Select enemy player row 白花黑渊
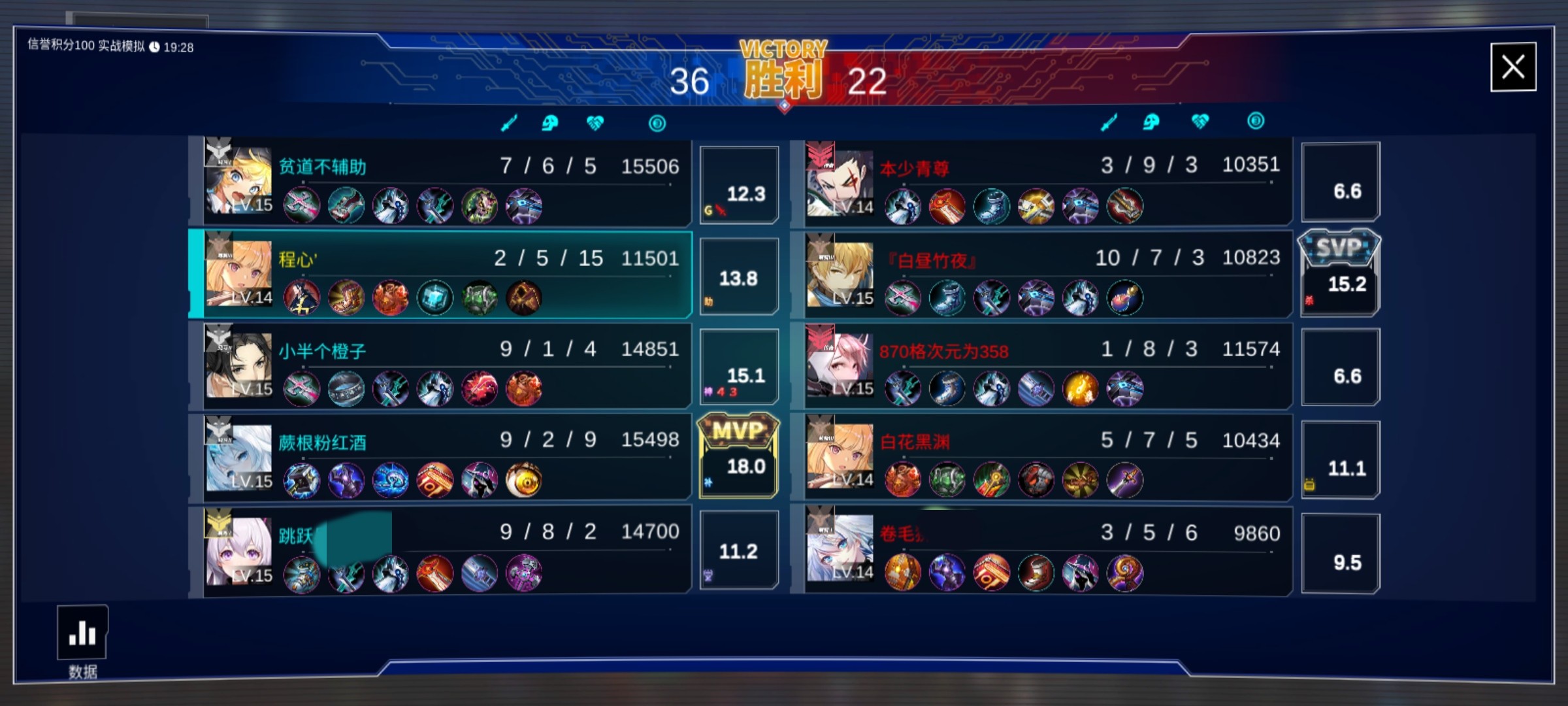Image resolution: width=1568 pixels, height=706 pixels. 1045,456
